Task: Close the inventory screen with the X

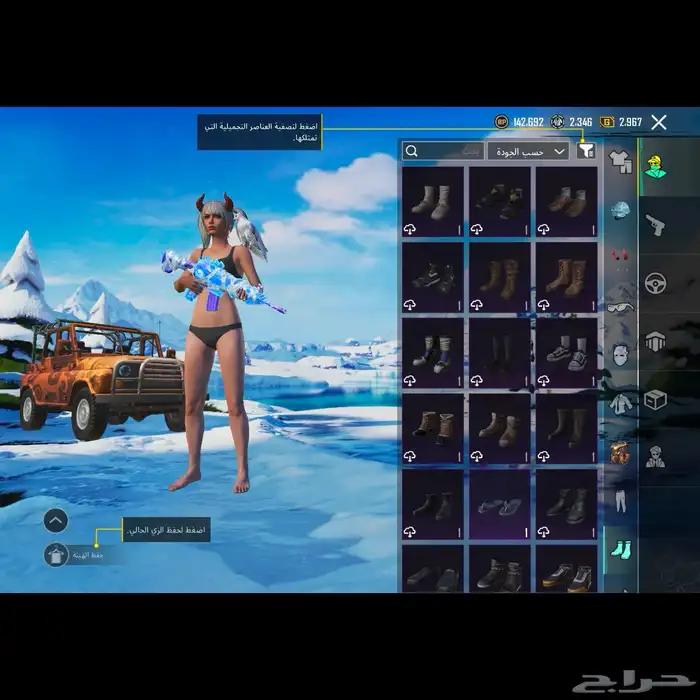Action: (658, 122)
